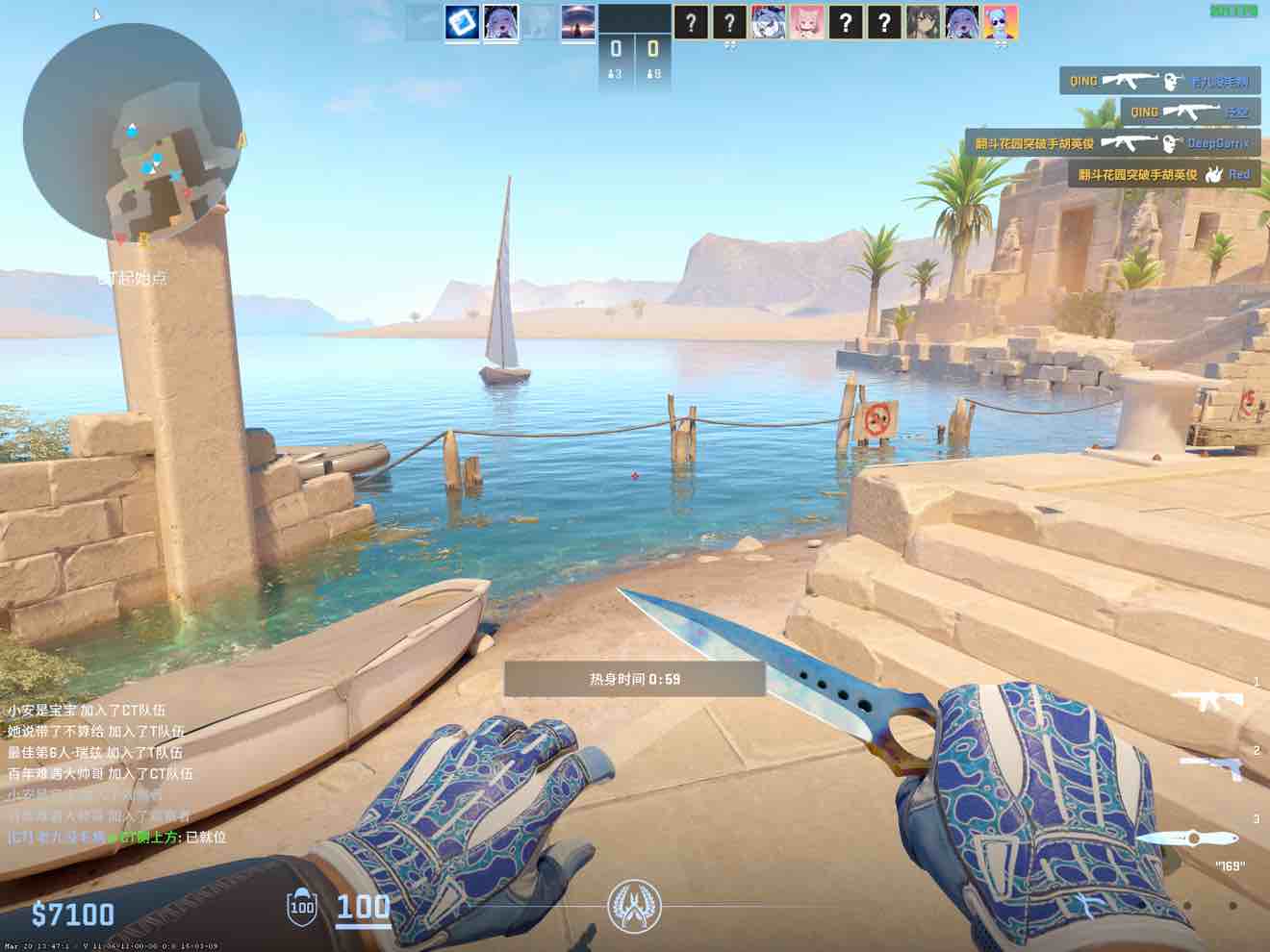Select the sunset silhouette player avatar
1270x952 pixels.
[x=577, y=22]
